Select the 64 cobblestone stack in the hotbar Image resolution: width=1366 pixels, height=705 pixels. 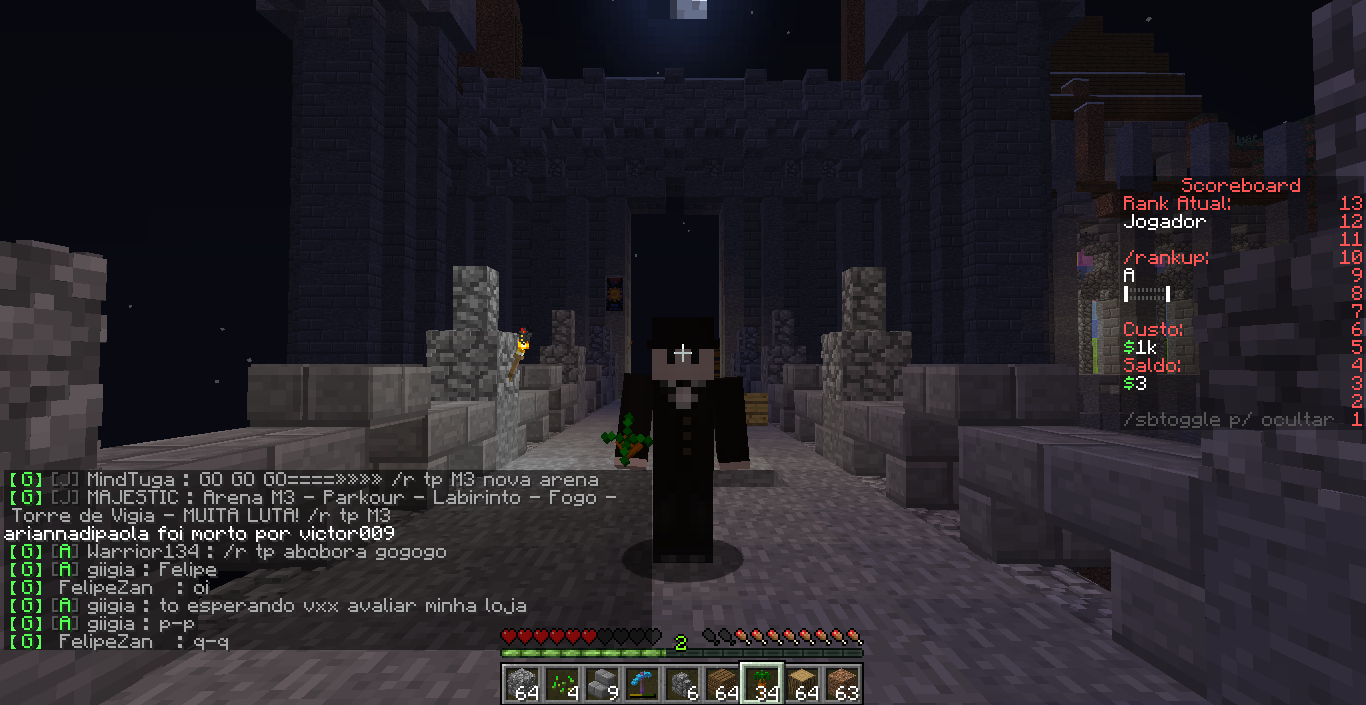(521, 683)
